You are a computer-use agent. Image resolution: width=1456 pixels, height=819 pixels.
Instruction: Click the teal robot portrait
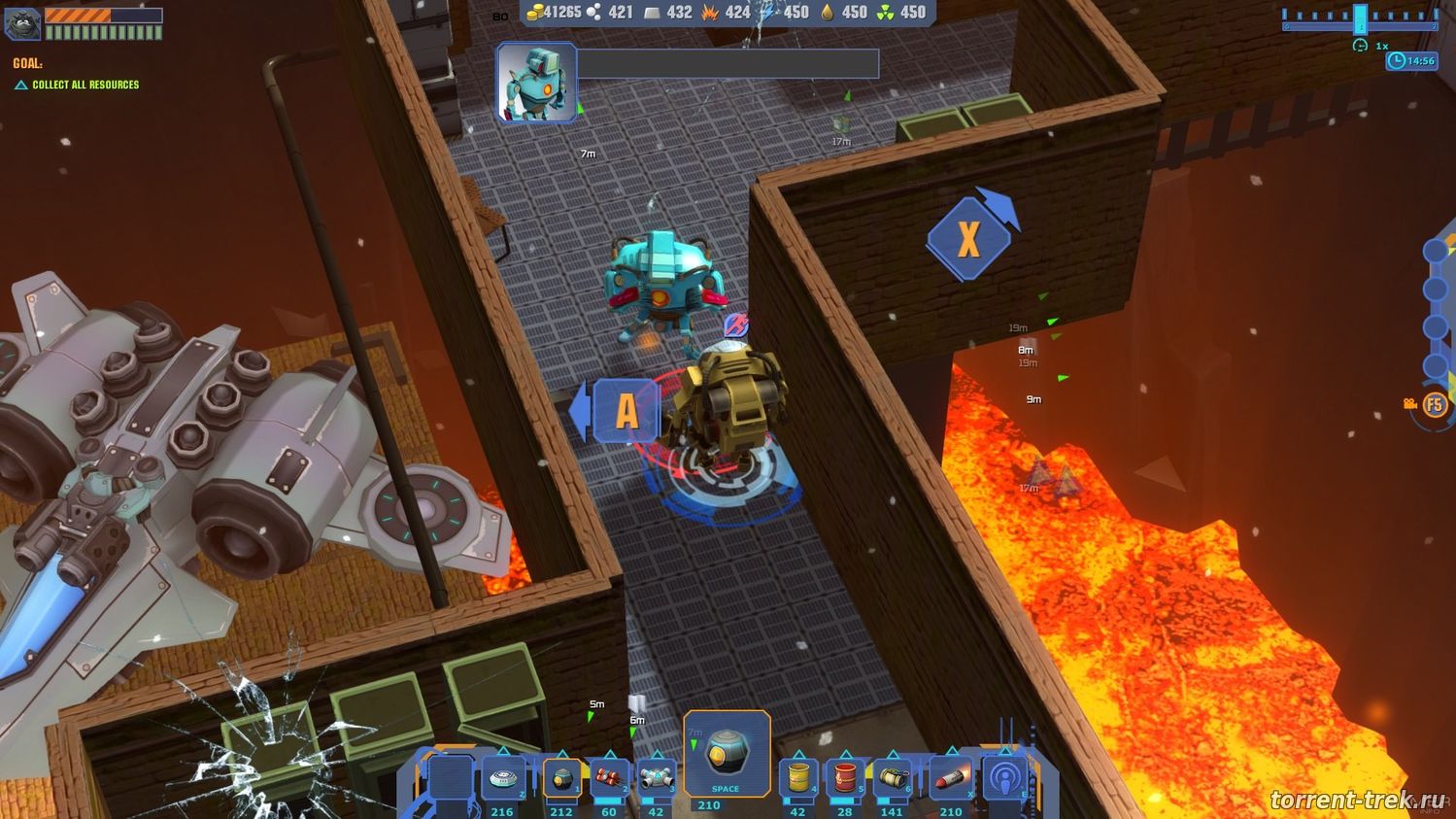click(x=537, y=84)
